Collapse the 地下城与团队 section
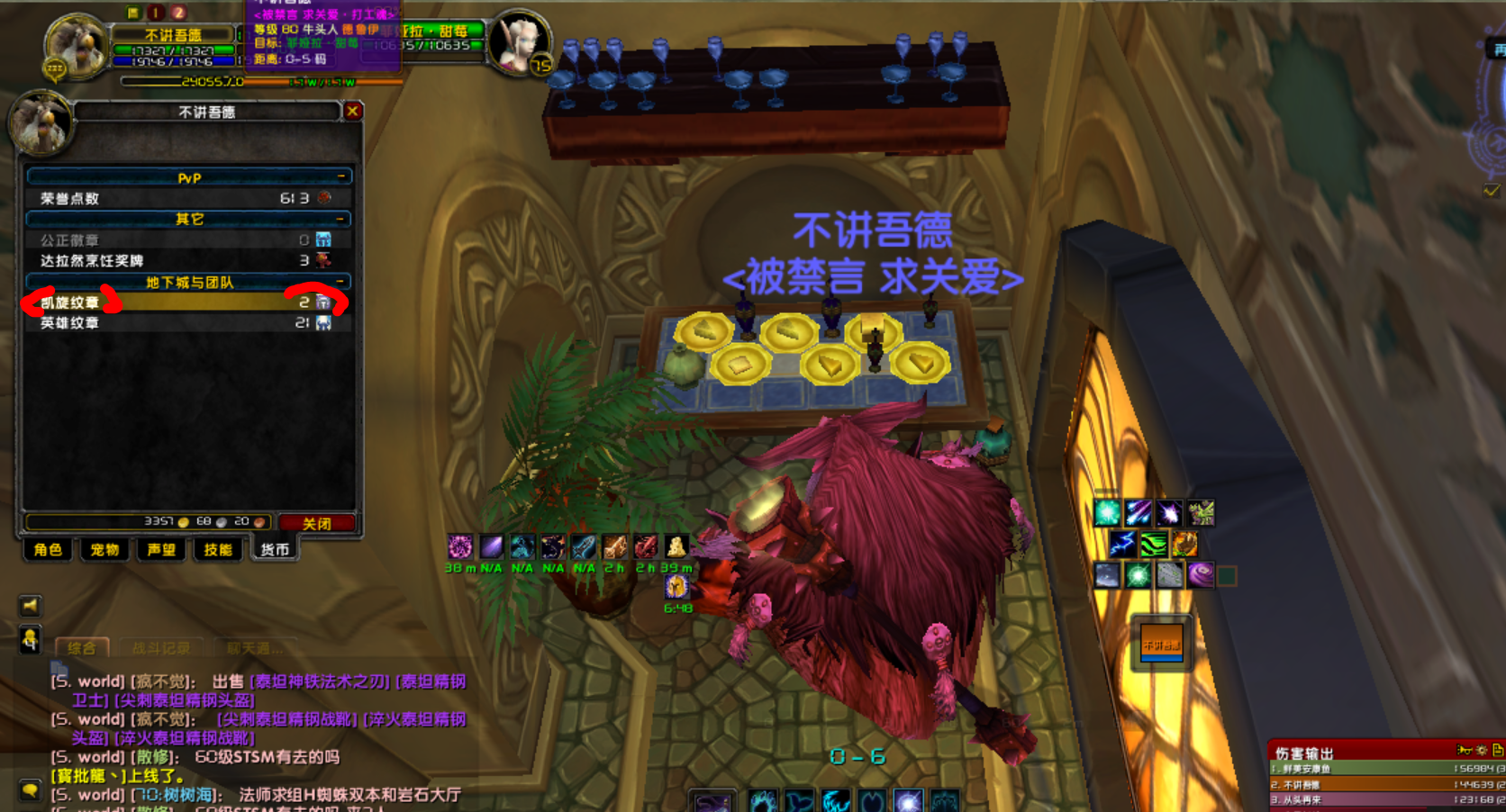Image resolution: width=1506 pixels, height=812 pixels. click(342, 281)
